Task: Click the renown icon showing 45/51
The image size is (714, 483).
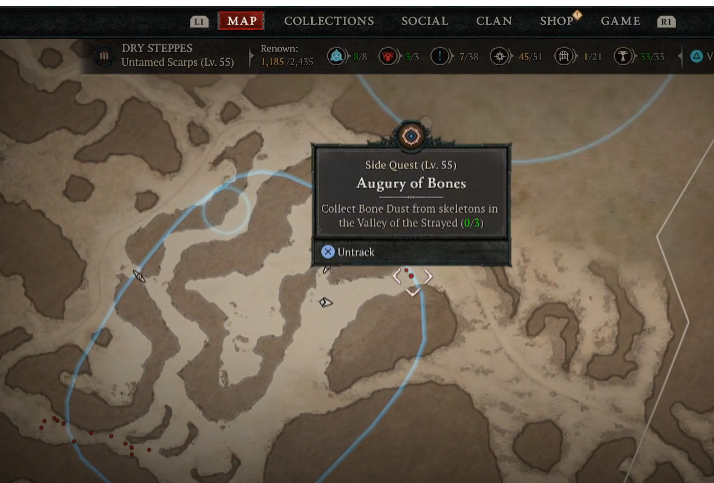Action: click(499, 57)
